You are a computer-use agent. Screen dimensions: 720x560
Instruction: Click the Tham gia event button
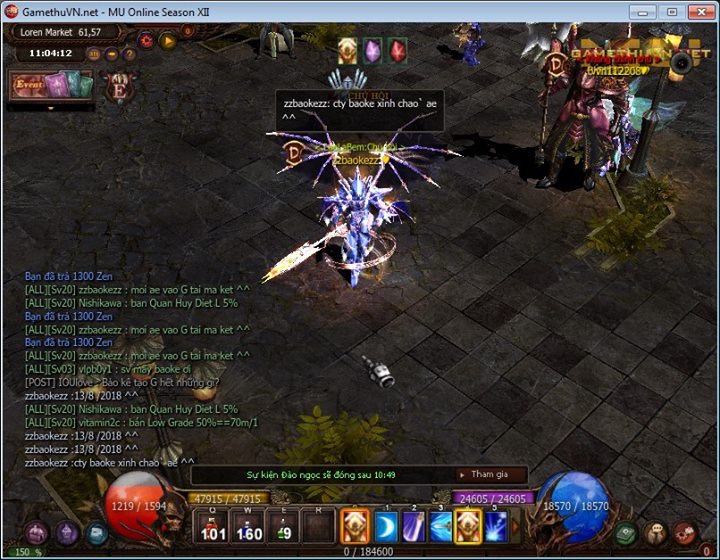[492, 474]
